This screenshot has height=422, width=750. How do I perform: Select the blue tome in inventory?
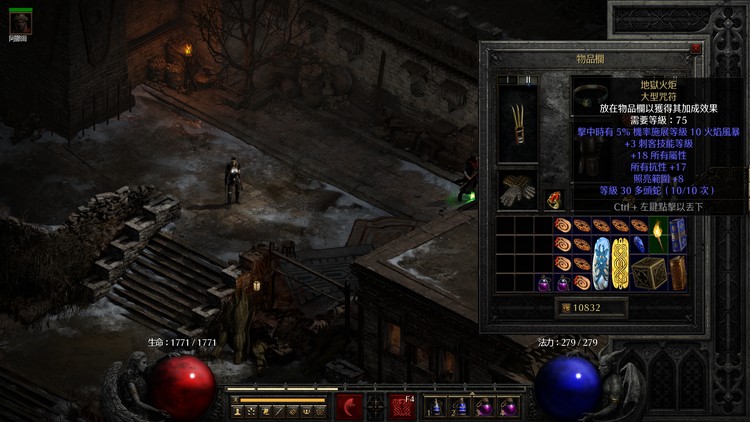coord(678,234)
